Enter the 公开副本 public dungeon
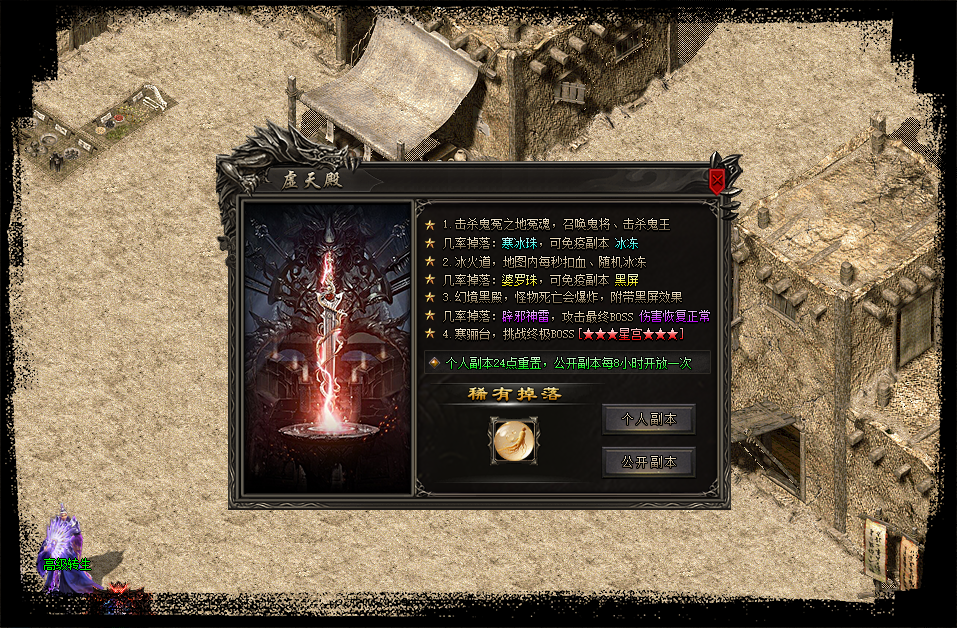Image resolution: width=957 pixels, height=628 pixels. (648, 462)
